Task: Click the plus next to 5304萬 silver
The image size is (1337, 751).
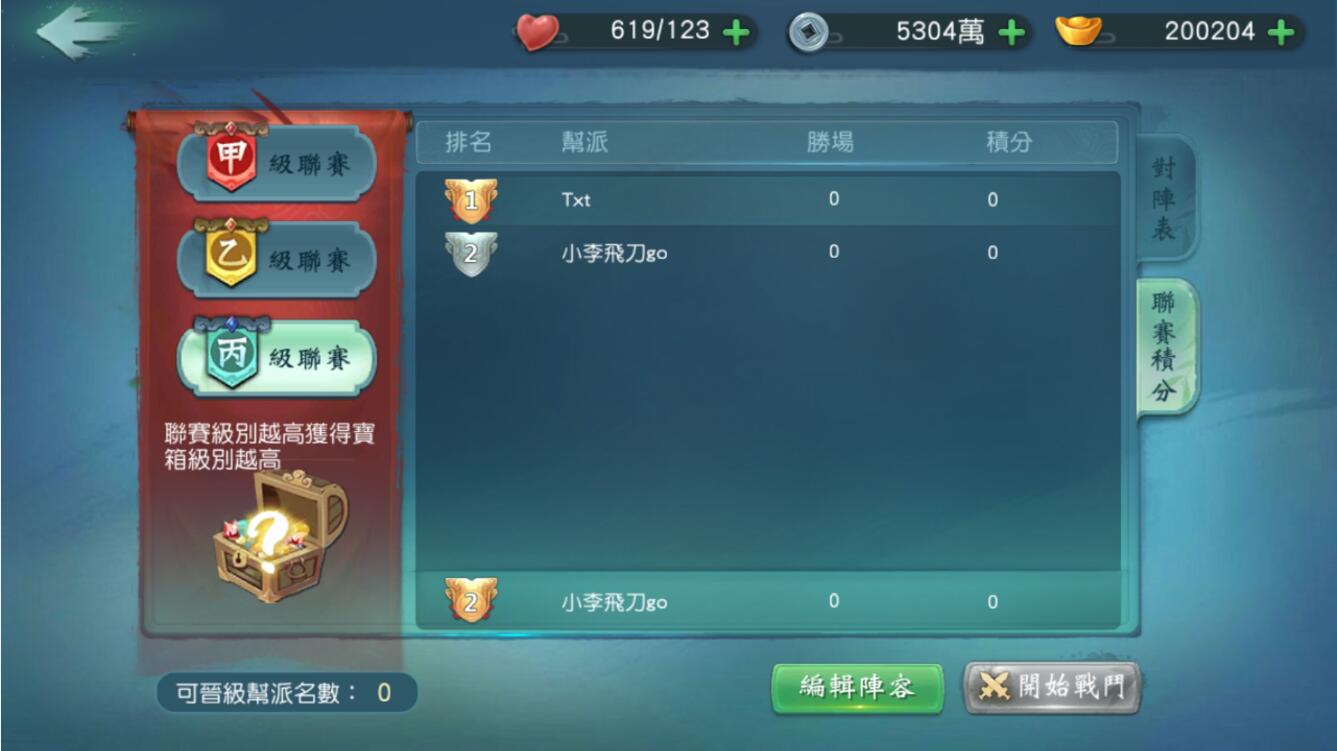Action: click(1012, 31)
